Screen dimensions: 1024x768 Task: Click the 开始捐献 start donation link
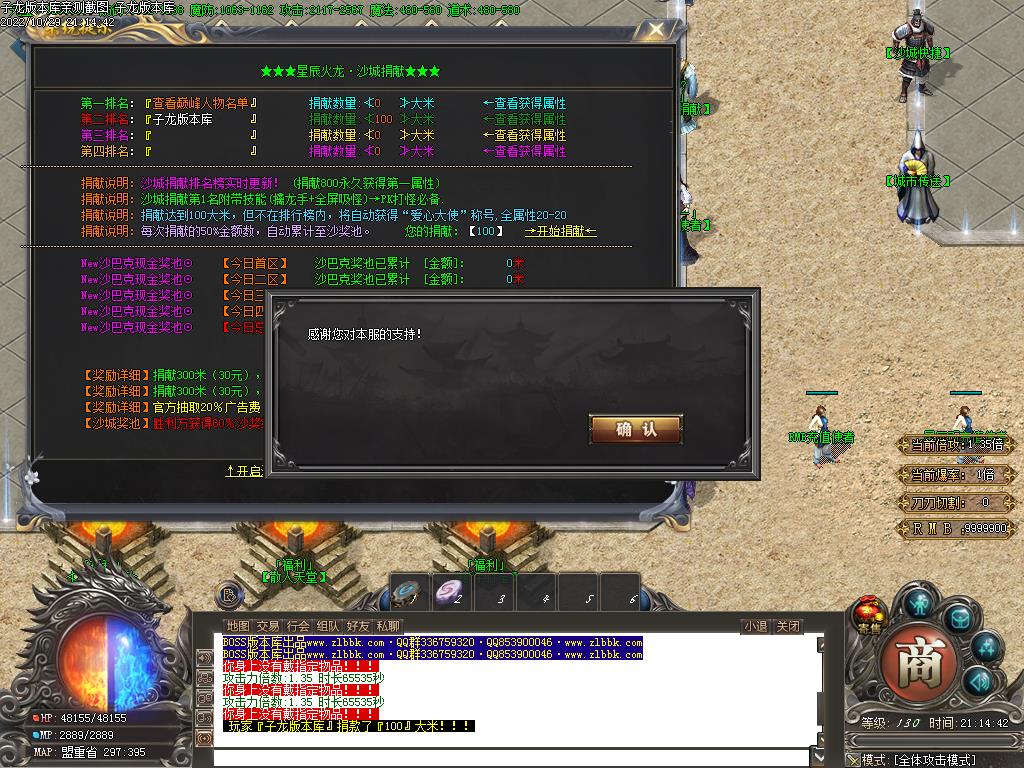coord(561,231)
